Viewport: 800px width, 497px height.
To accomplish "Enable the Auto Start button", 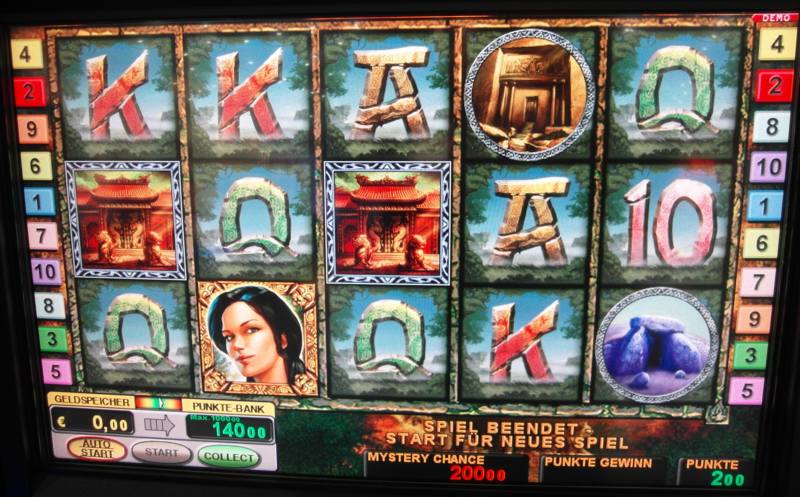I will coord(97,449).
